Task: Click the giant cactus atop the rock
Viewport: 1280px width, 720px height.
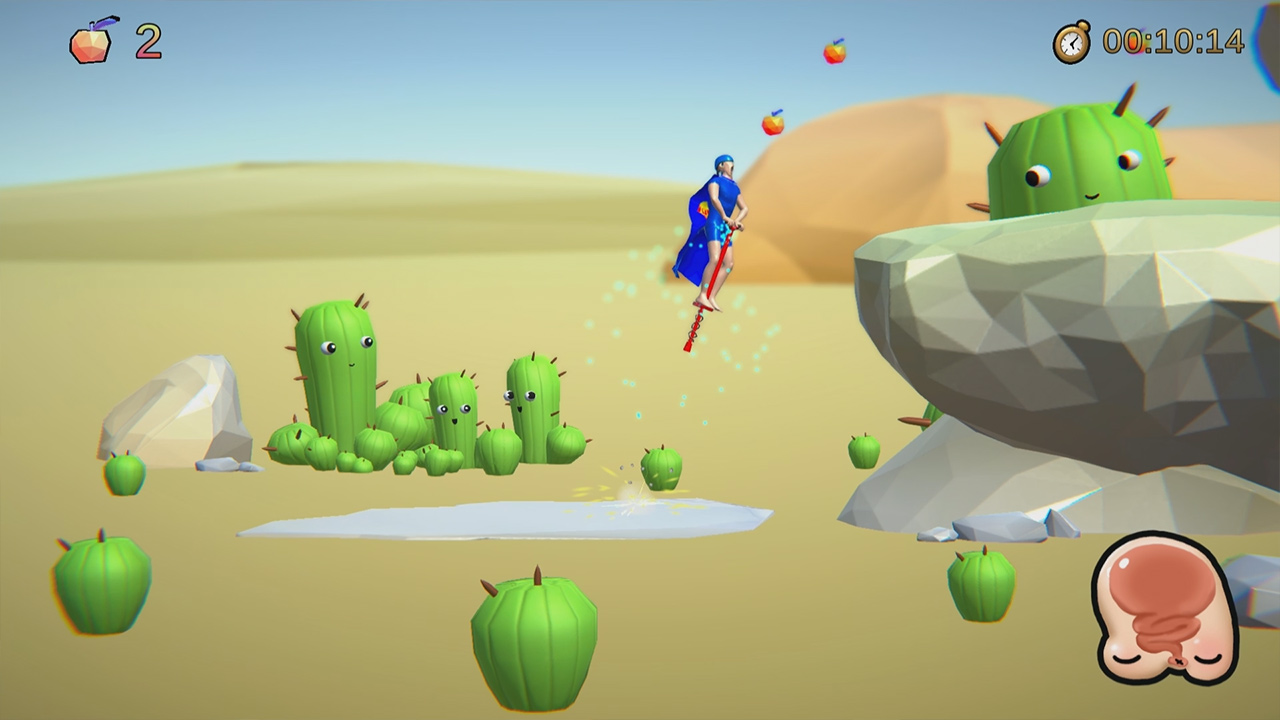Action: click(x=1080, y=160)
